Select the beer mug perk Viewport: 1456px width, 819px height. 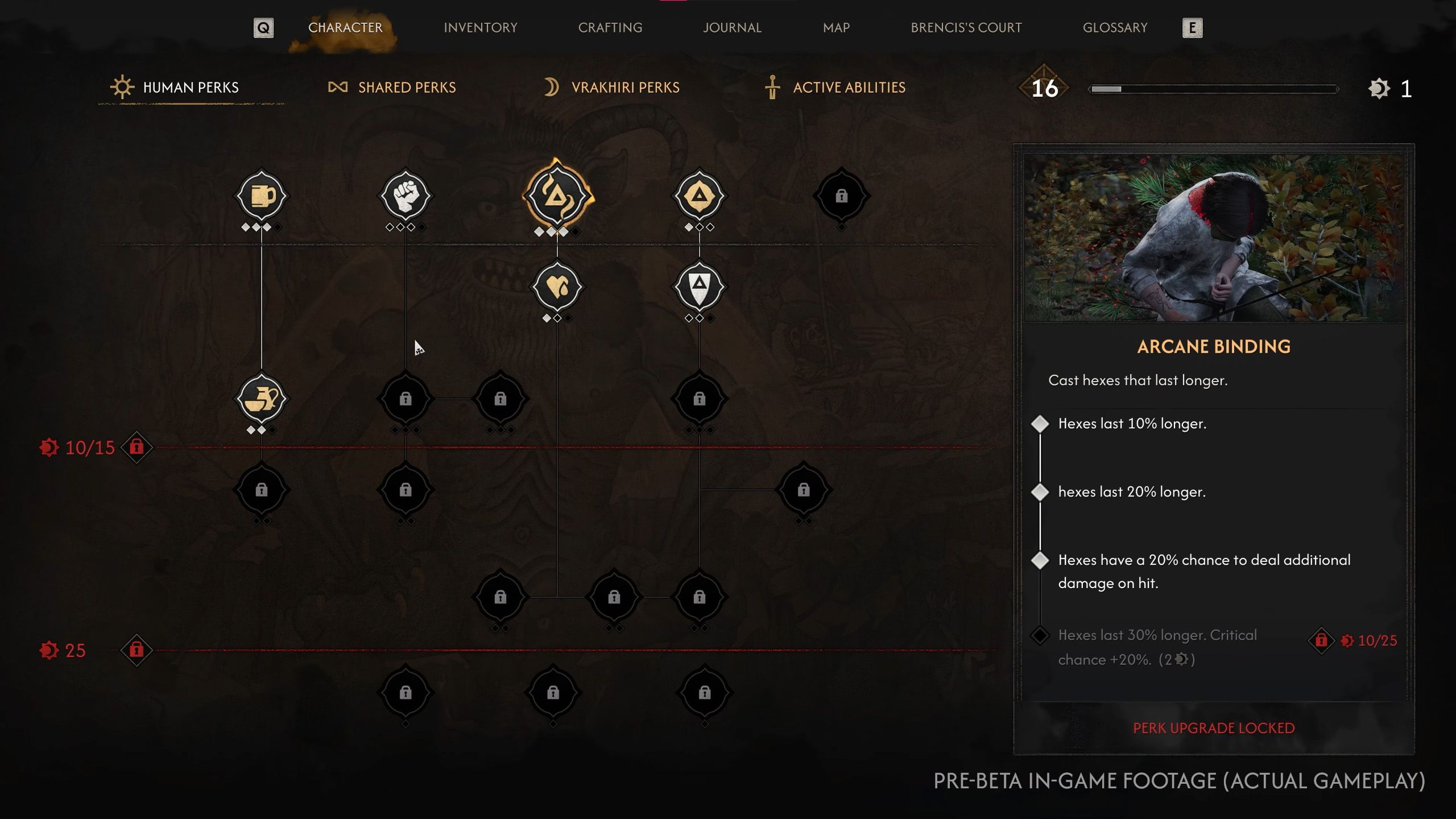[262, 196]
